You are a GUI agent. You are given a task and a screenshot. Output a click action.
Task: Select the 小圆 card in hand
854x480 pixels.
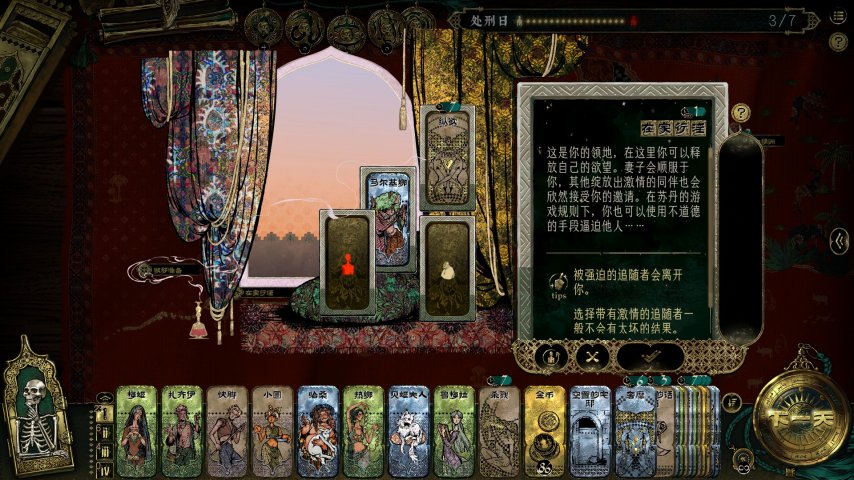pyautogui.click(x=272, y=431)
